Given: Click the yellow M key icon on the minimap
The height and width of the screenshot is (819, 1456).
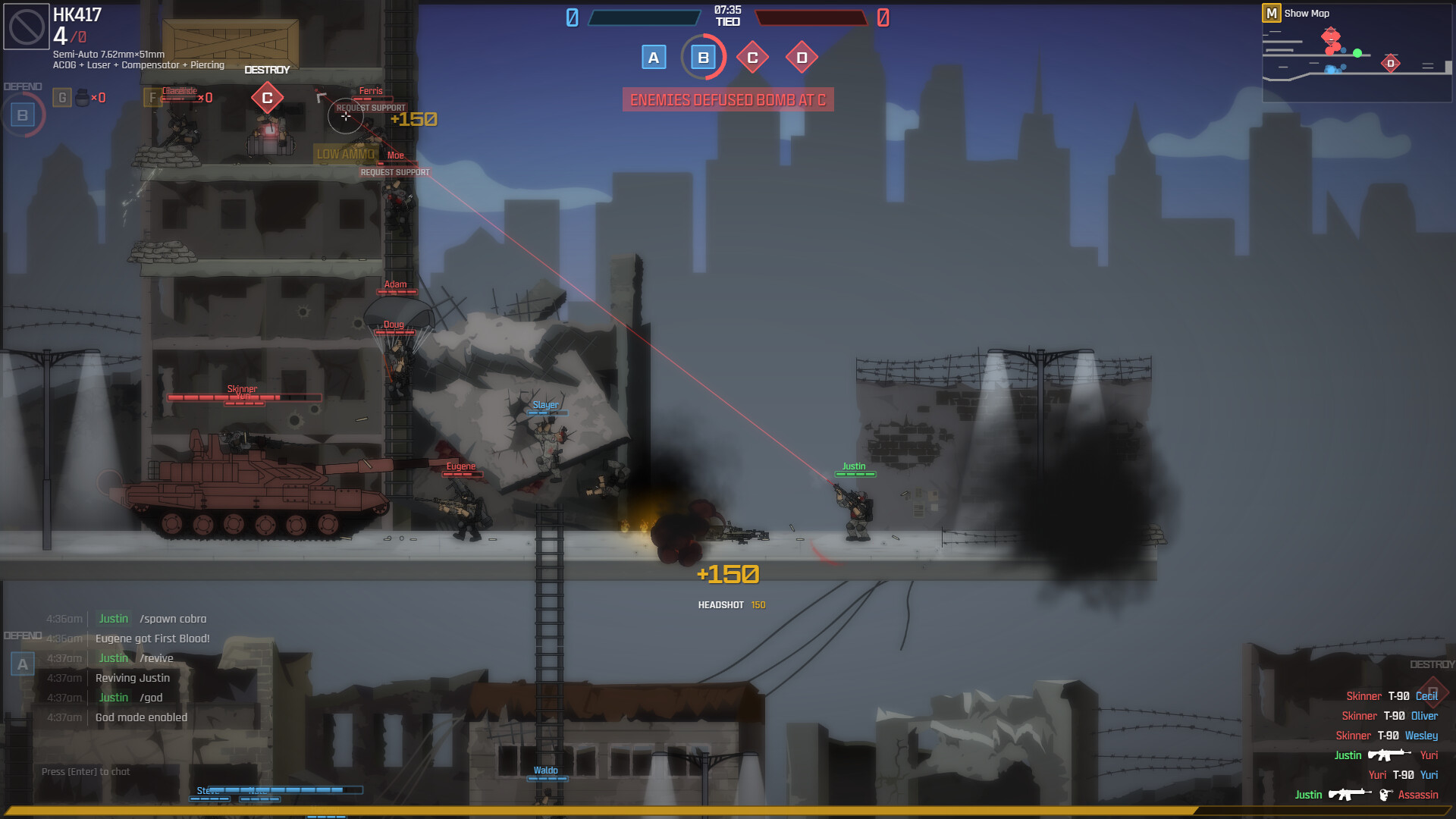Looking at the screenshot, I should 1271,13.
